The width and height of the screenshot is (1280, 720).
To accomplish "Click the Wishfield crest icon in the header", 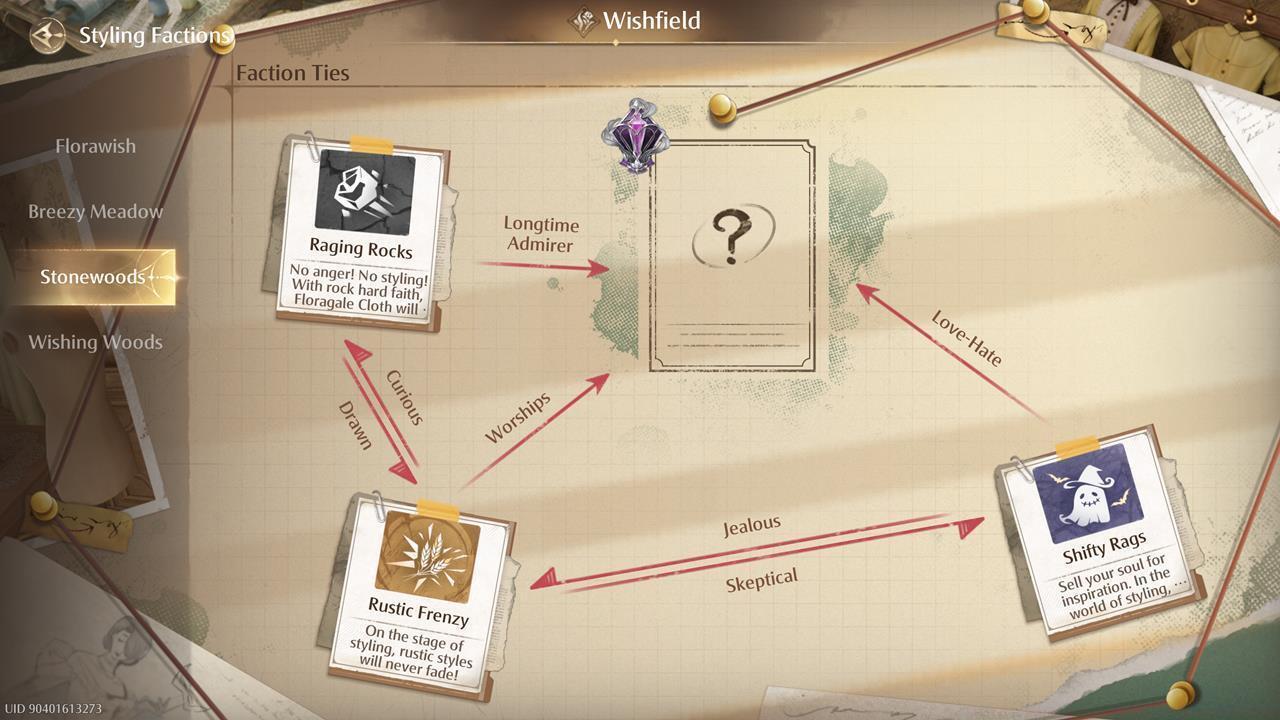I will click(584, 19).
